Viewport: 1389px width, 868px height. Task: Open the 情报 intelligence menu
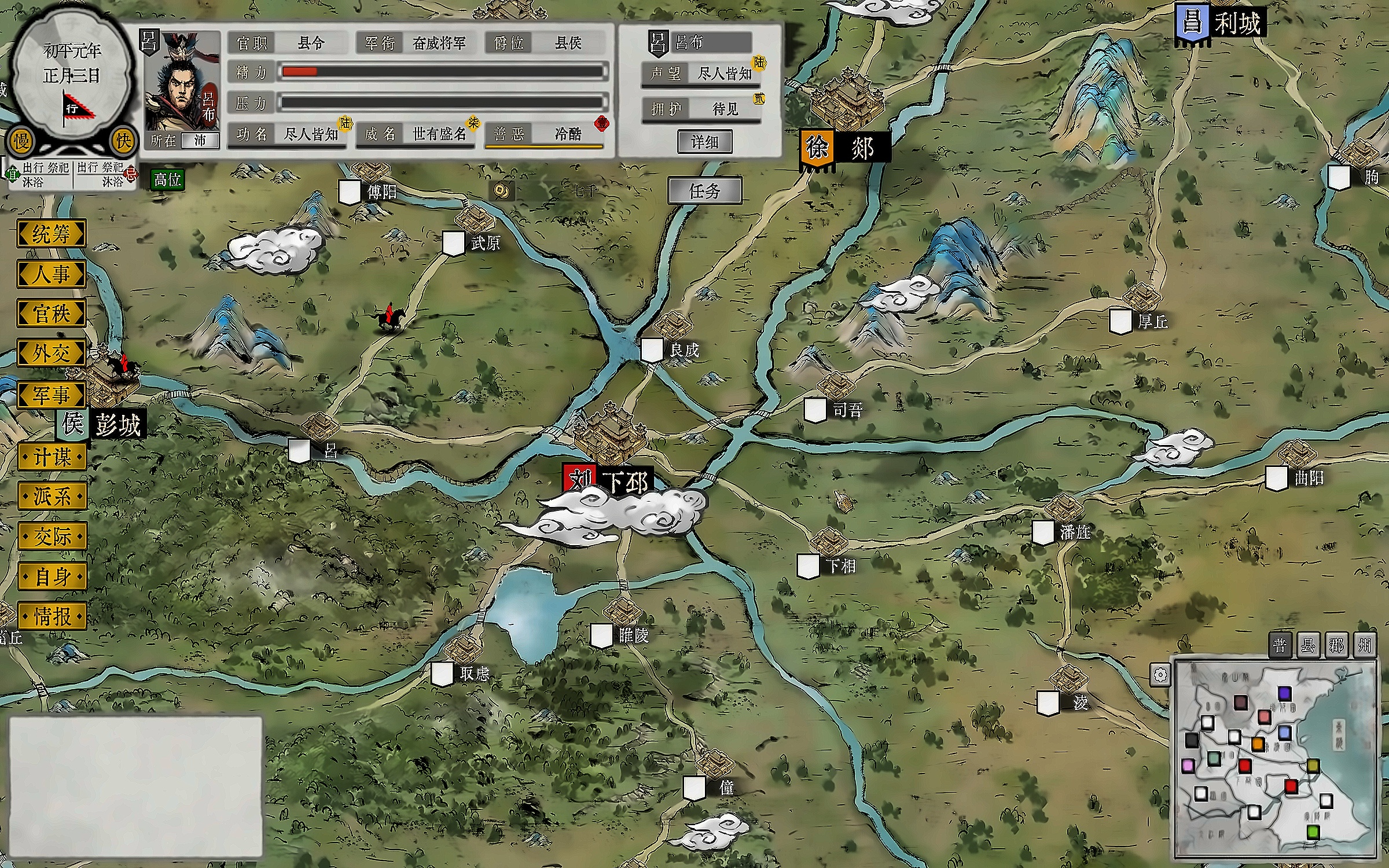click(52, 616)
